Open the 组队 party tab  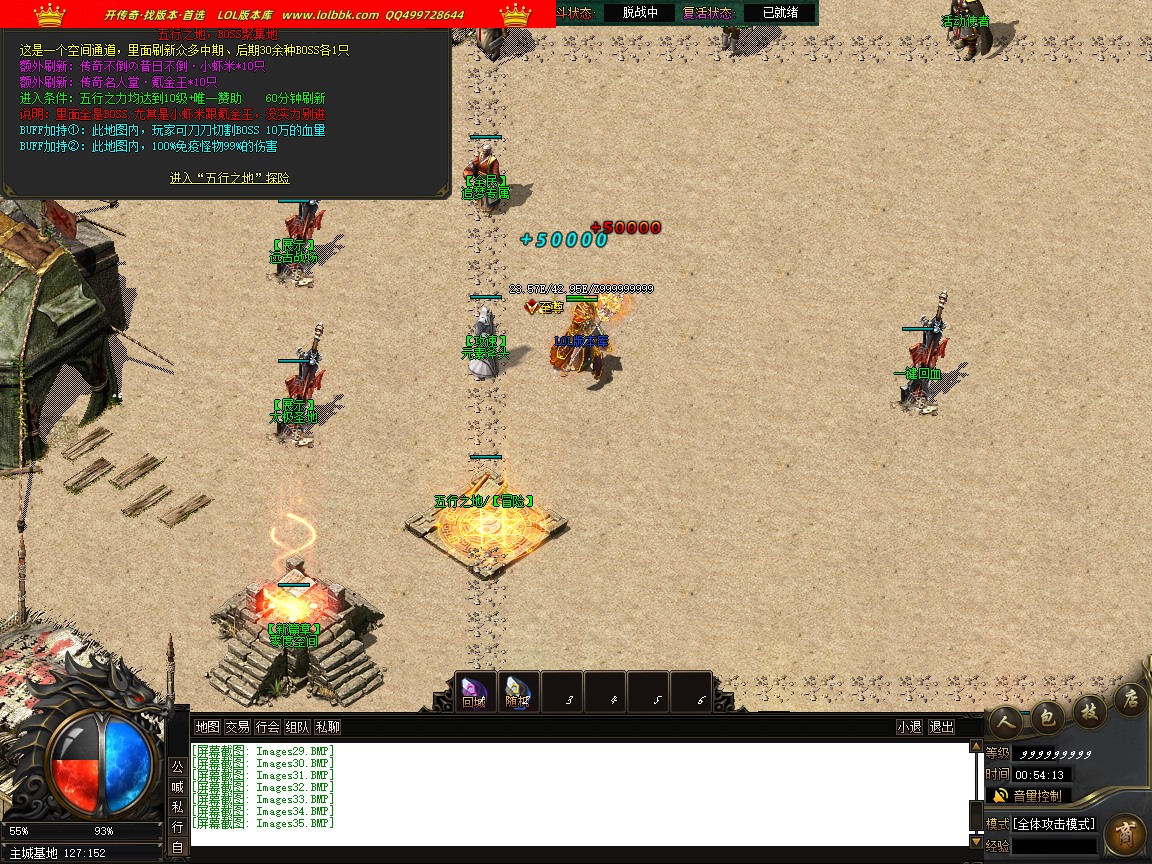(297, 727)
